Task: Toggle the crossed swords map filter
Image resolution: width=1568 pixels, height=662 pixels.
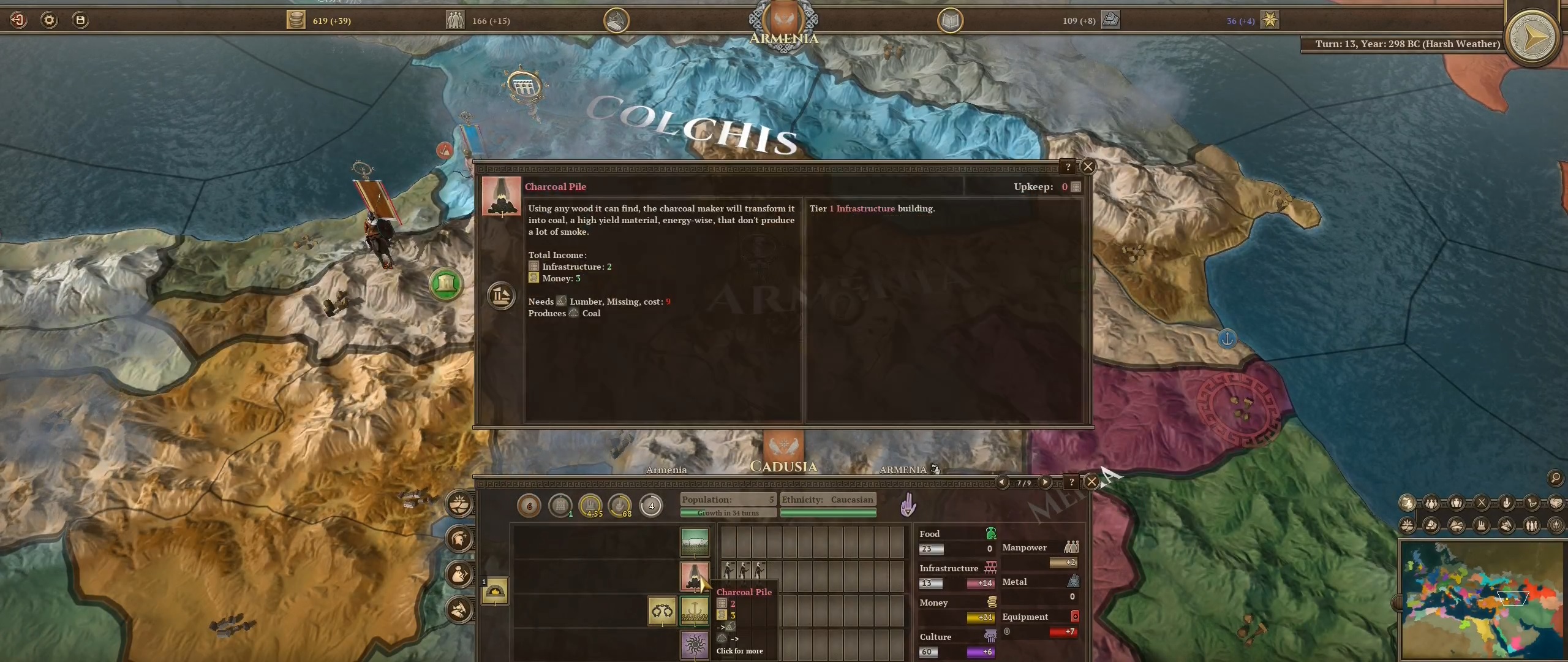Action: click(1482, 503)
